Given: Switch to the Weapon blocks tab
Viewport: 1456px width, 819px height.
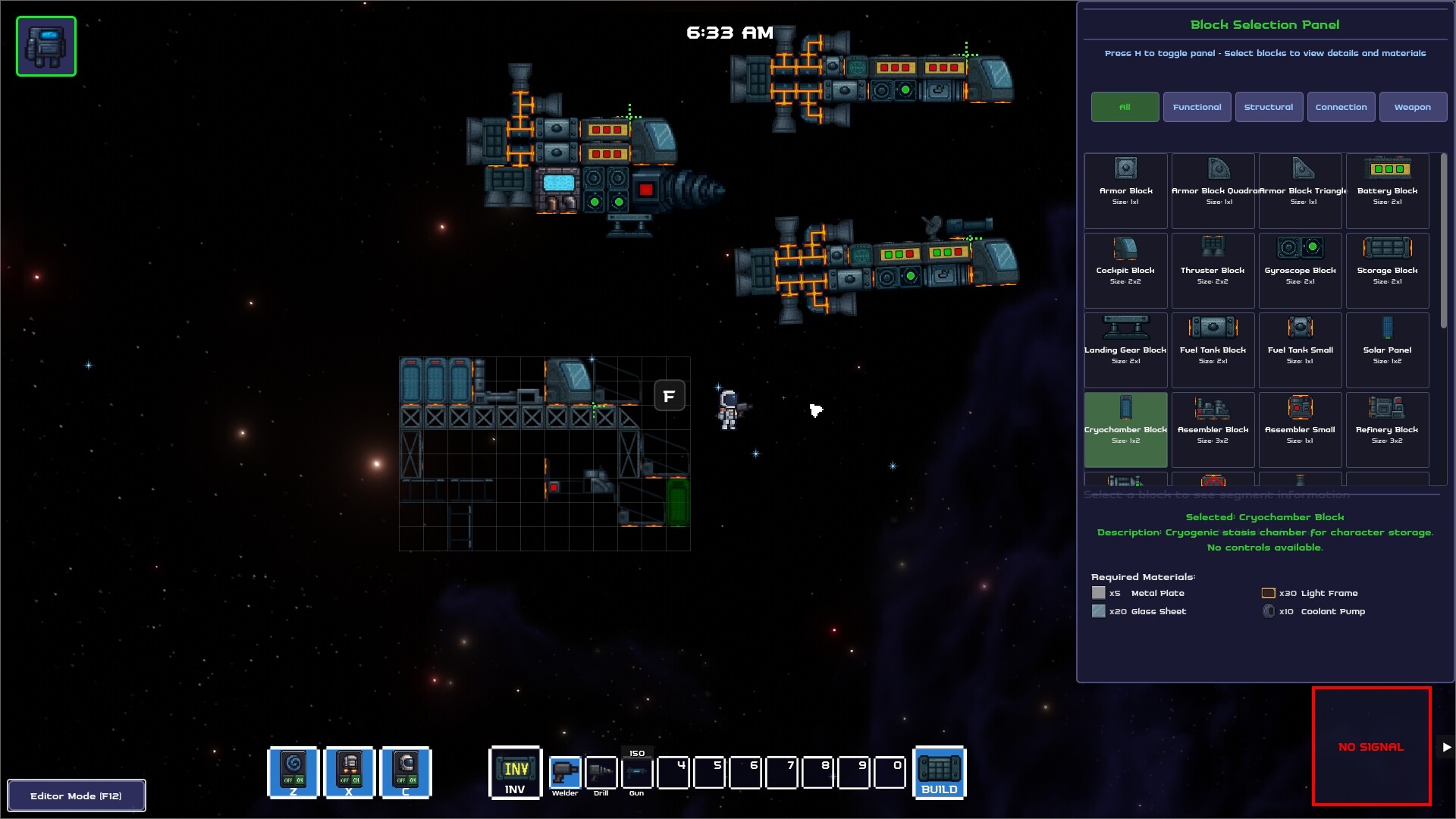Looking at the screenshot, I should pyautogui.click(x=1412, y=107).
